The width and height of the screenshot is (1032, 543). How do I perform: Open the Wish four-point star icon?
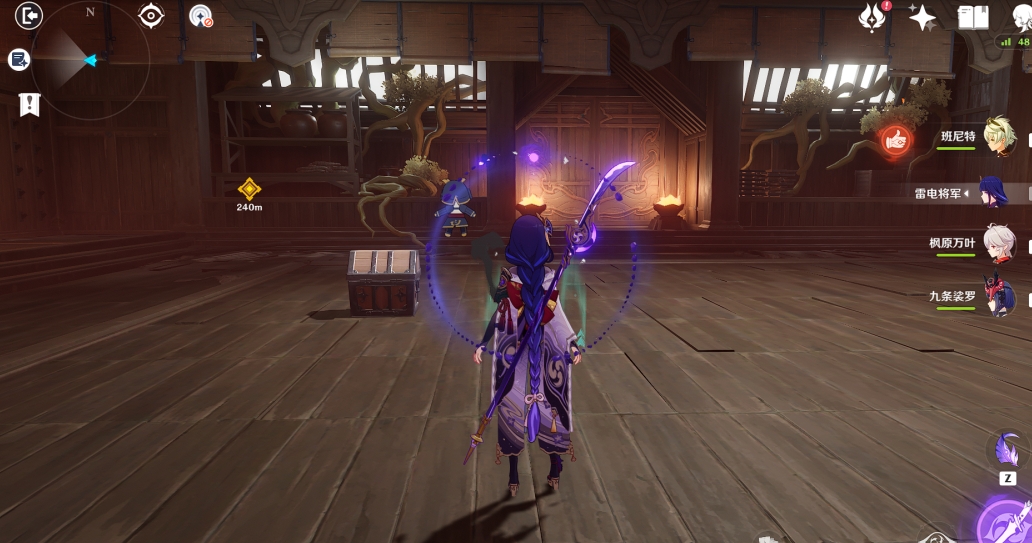[921, 17]
